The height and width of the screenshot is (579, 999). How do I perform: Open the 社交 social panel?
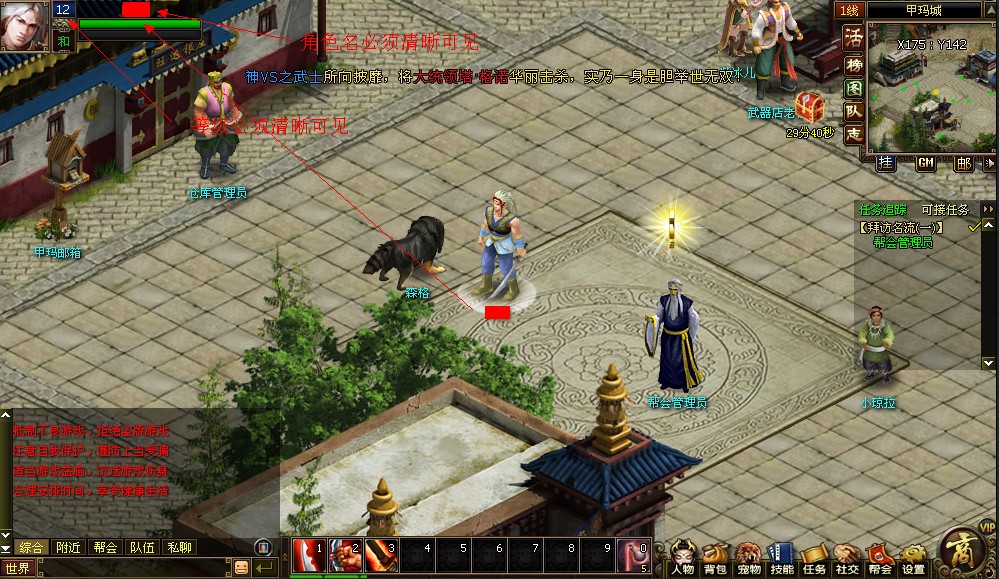(847, 558)
